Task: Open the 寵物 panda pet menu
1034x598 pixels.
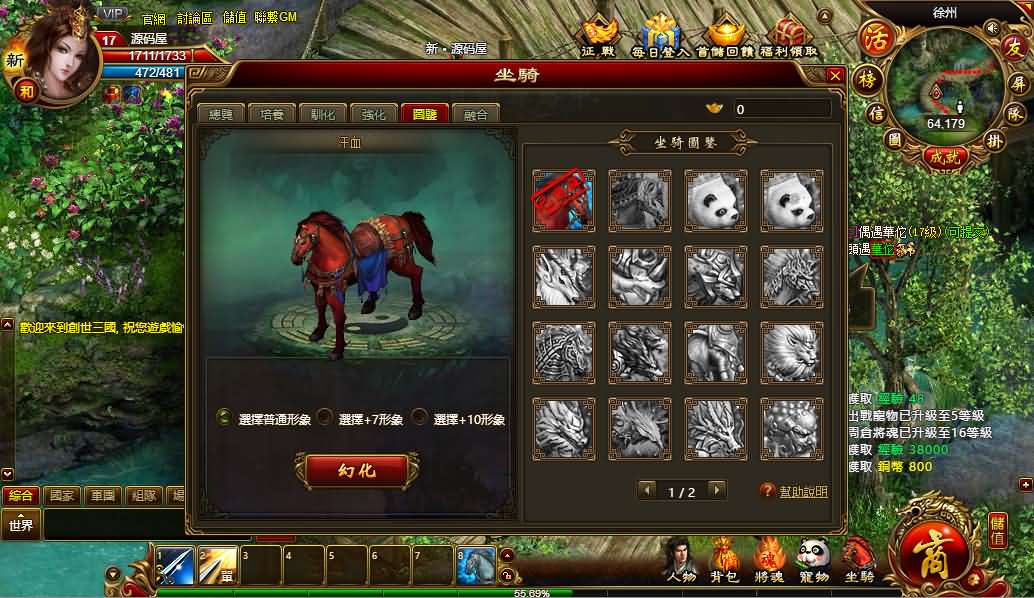Action: [814, 560]
